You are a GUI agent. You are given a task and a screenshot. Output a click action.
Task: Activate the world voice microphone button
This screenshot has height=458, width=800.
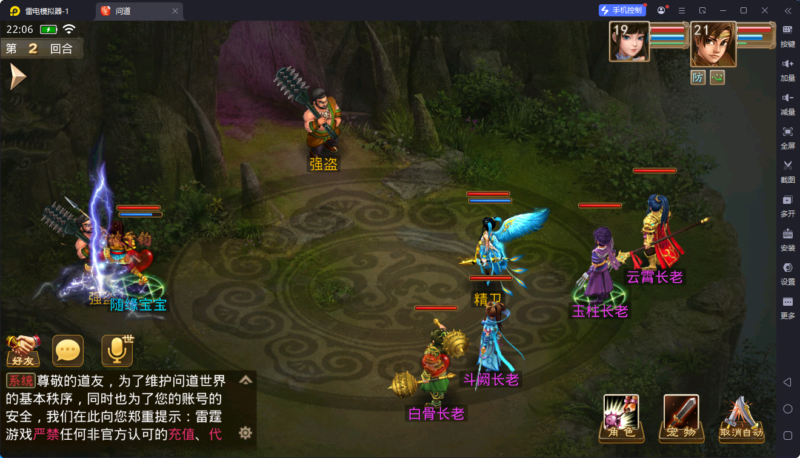(x=117, y=350)
